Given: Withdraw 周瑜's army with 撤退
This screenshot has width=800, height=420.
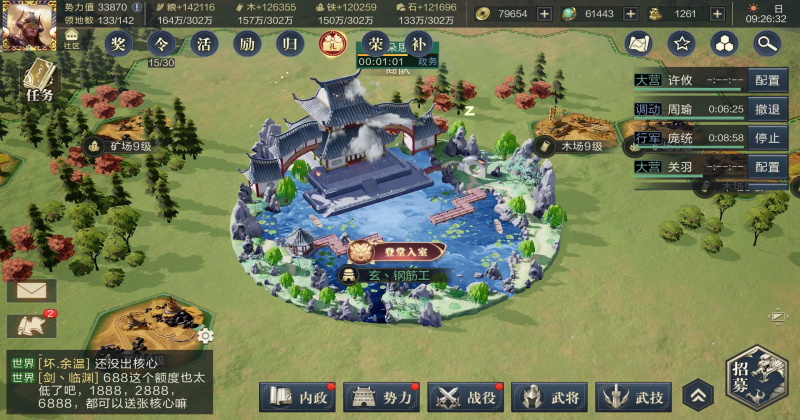Looking at the screenshot, I should click(x=767, y=109).
